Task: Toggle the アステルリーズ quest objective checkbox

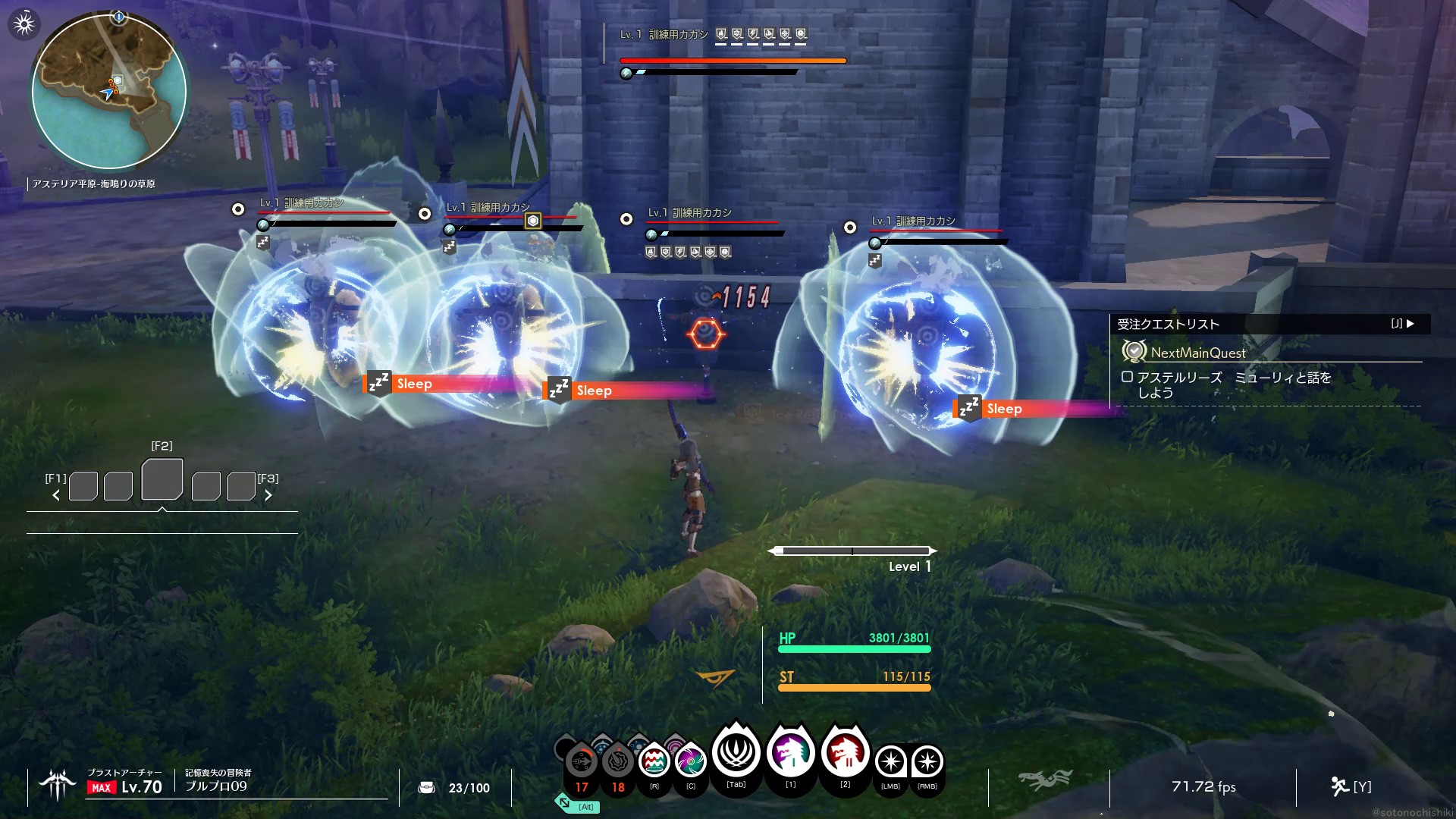Action: 1127,377
